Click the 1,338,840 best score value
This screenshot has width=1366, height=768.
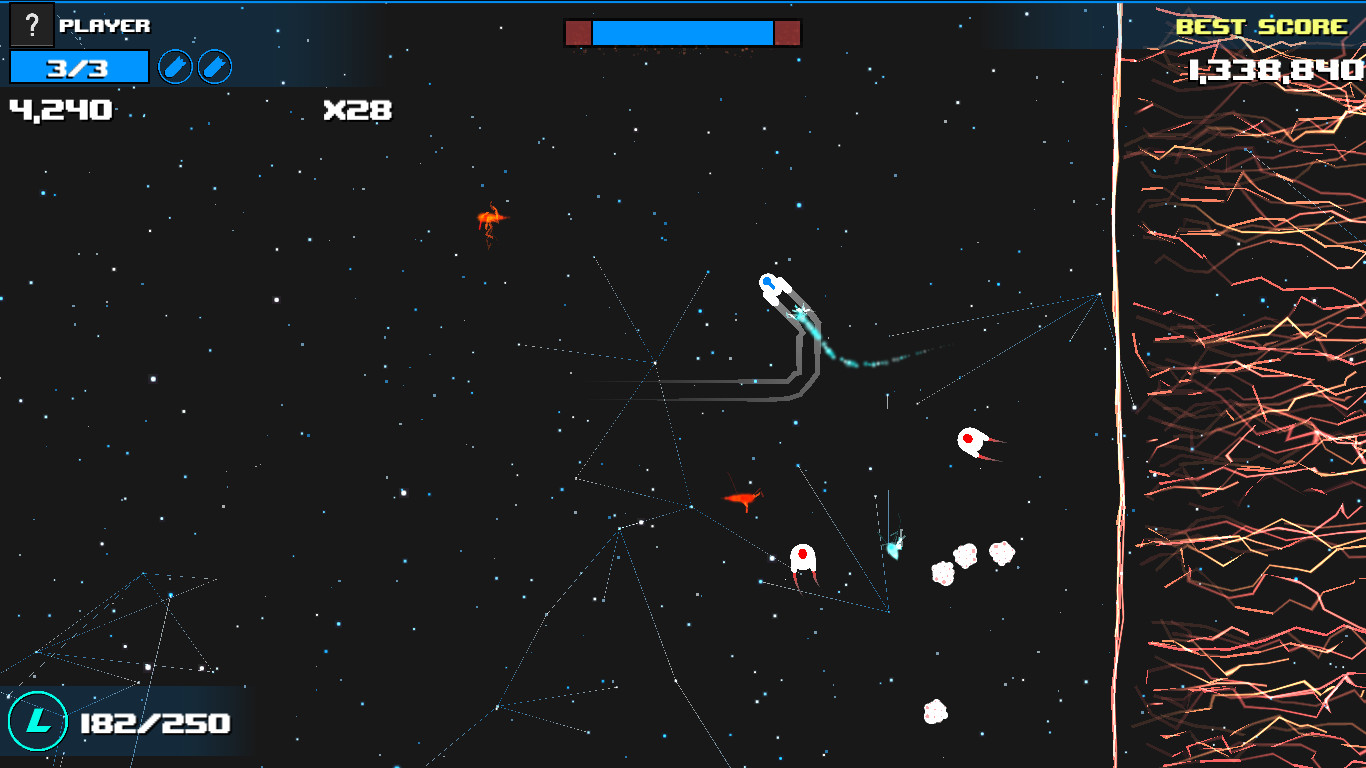[1276, 68]
